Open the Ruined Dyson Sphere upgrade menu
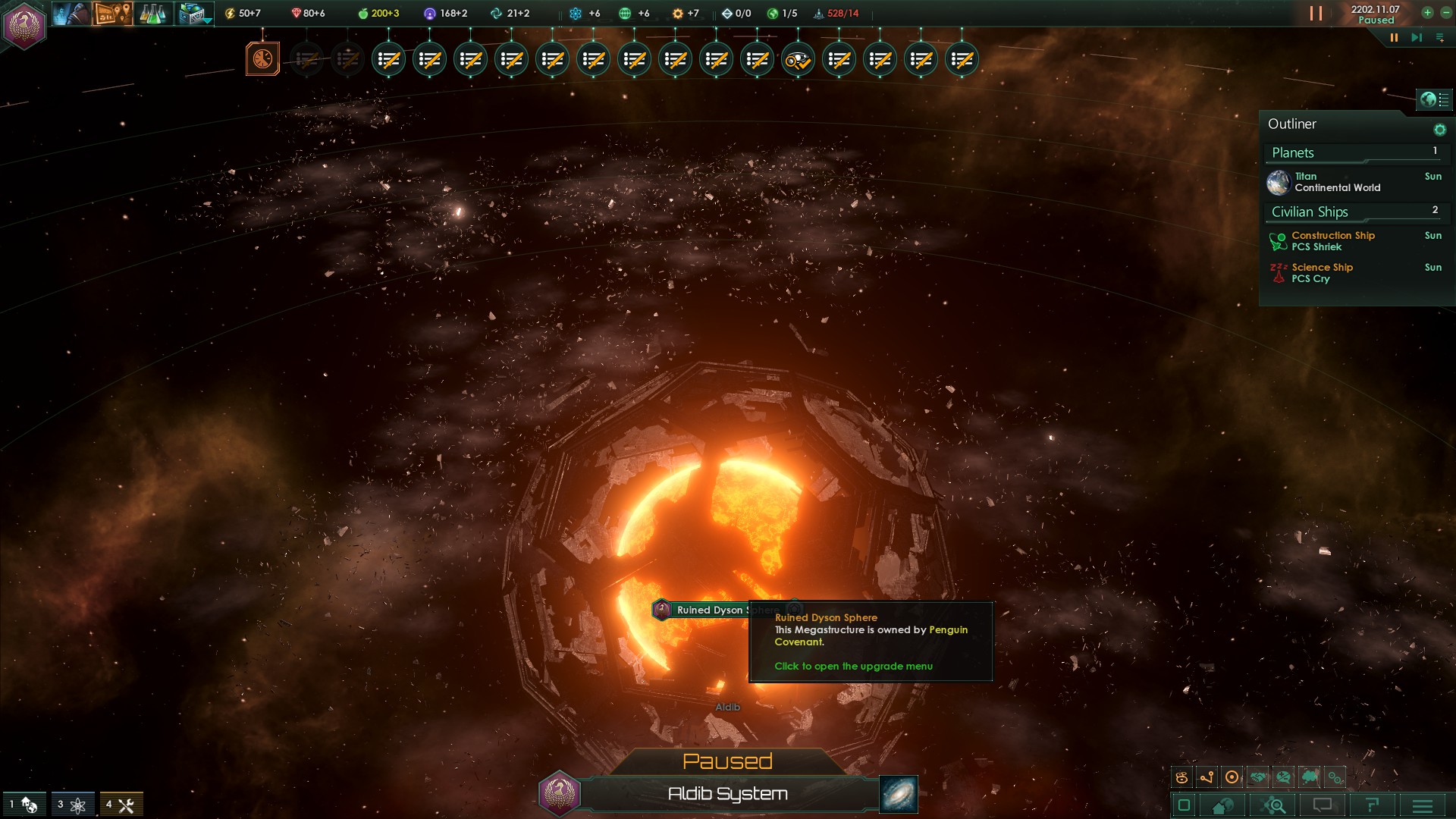The width and height of the screenshot is (1456, 819). (x=708, y=610)
